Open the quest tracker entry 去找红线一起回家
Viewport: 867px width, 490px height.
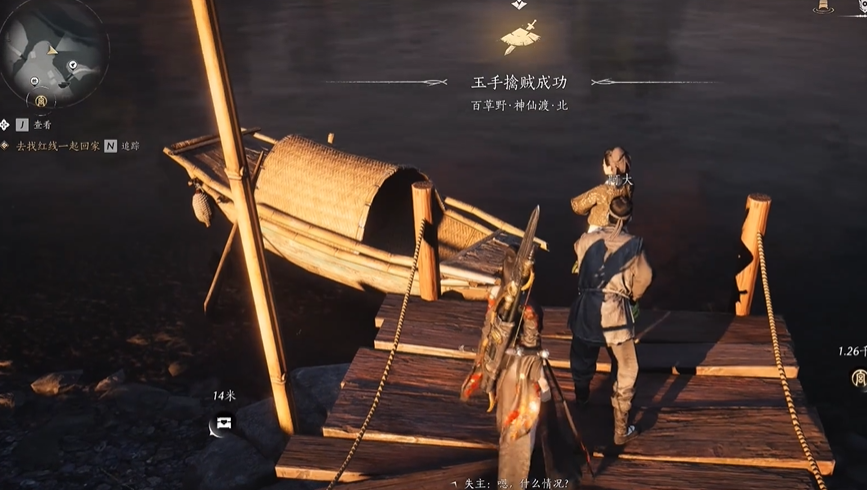click(x=58, y=146)
